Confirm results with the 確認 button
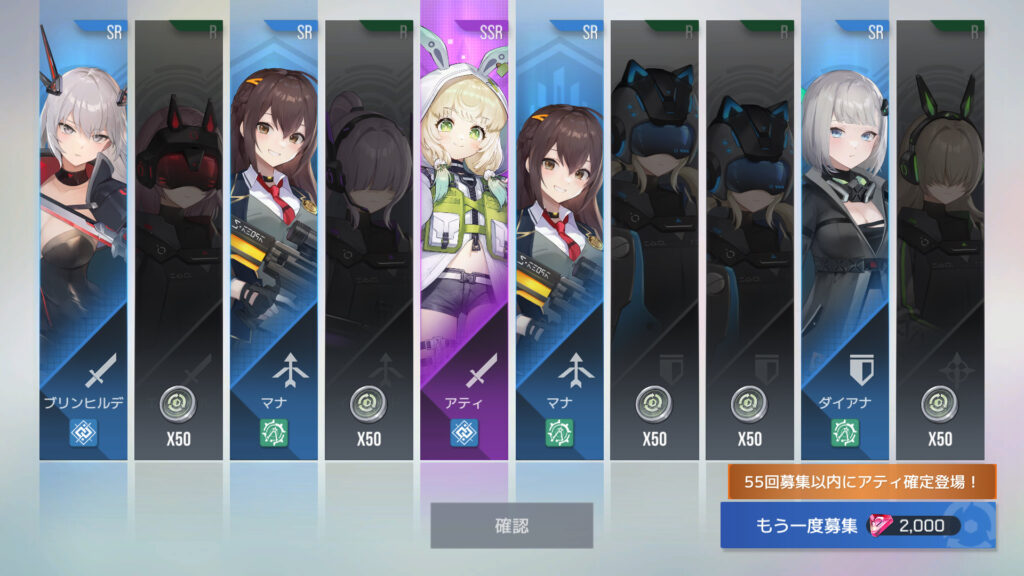1024x576 pixels. point(511,525)
